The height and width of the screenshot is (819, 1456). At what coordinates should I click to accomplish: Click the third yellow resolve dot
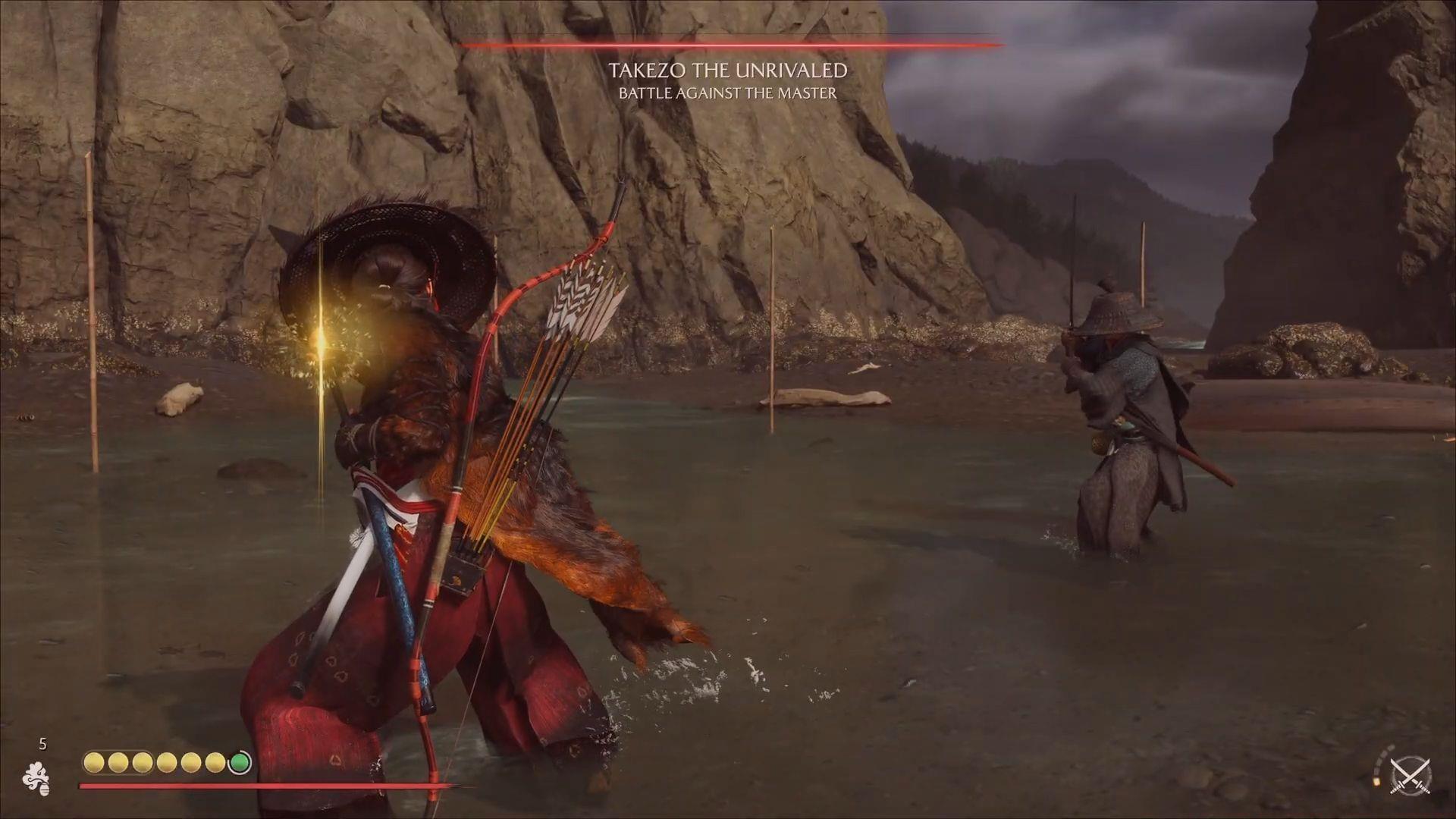coord(143,761)
